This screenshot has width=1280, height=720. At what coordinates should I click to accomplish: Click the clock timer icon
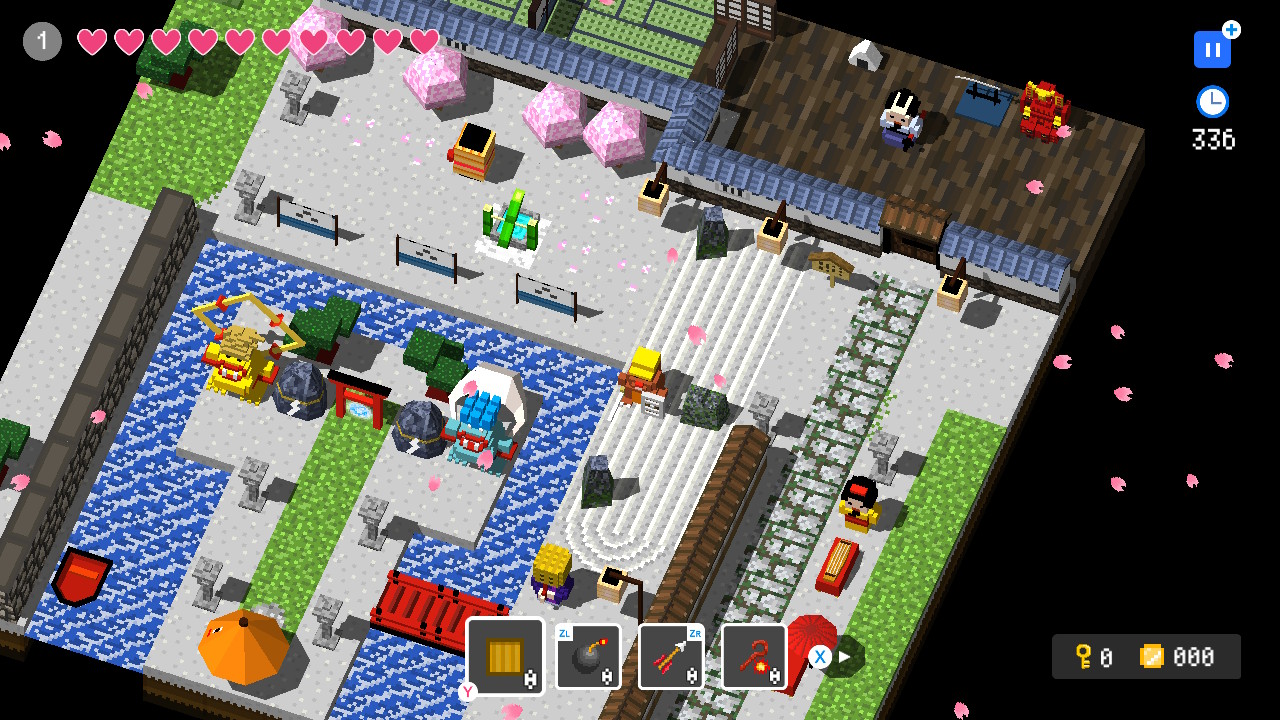point(1212,101)
